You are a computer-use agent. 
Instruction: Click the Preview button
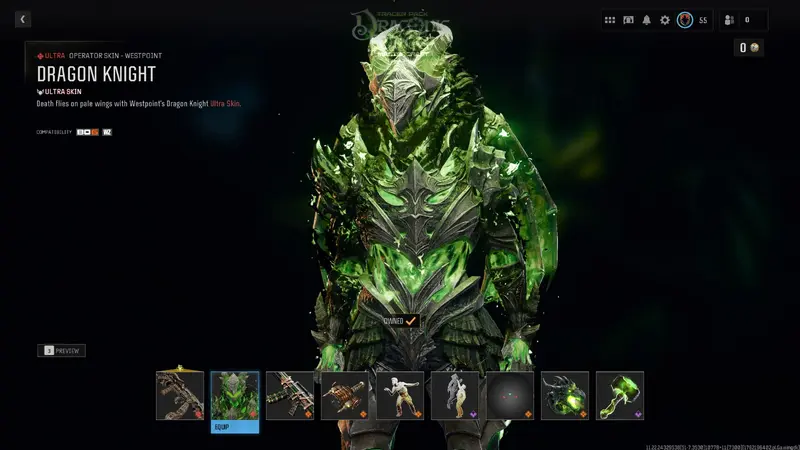62,351
